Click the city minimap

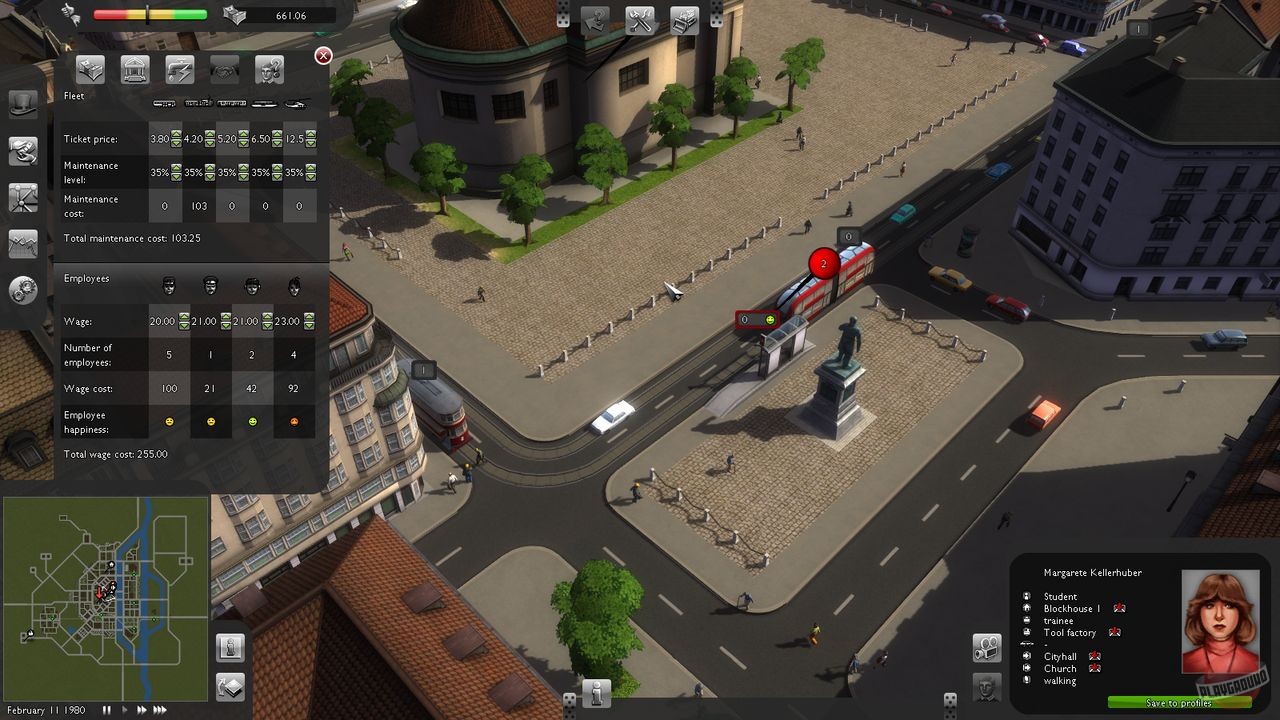pos(105,598)
